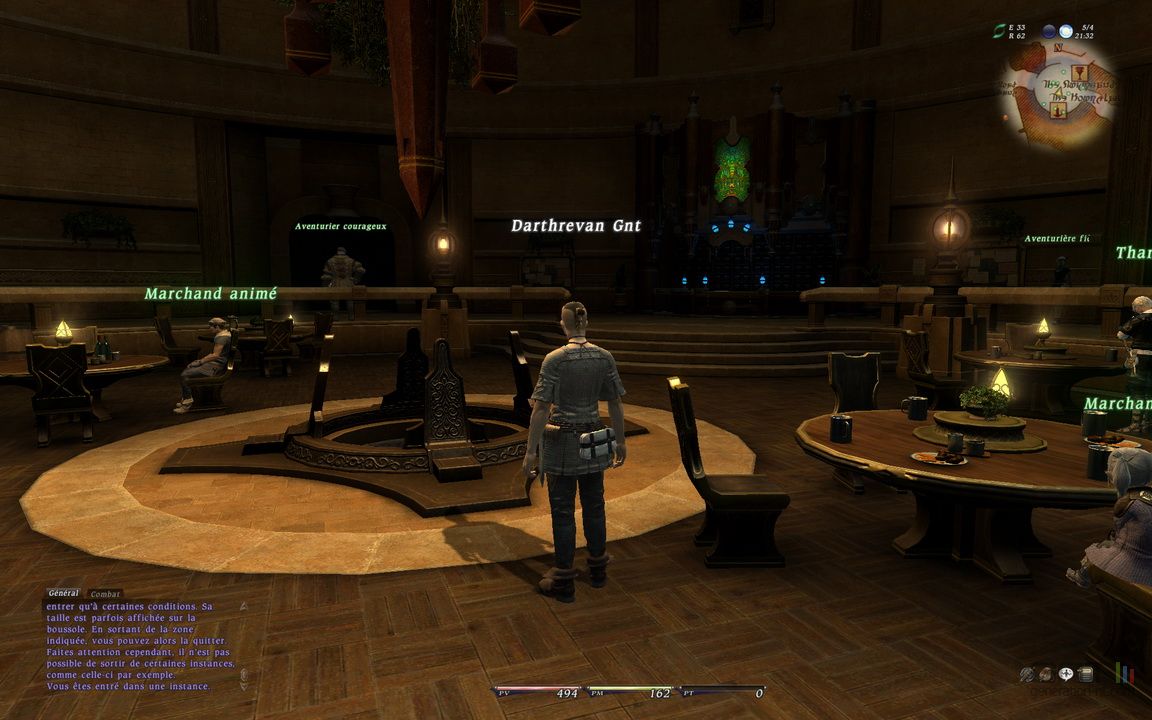Click the green connection status icon
Screen dimensions: 1152x720
[x=998, y=32]
